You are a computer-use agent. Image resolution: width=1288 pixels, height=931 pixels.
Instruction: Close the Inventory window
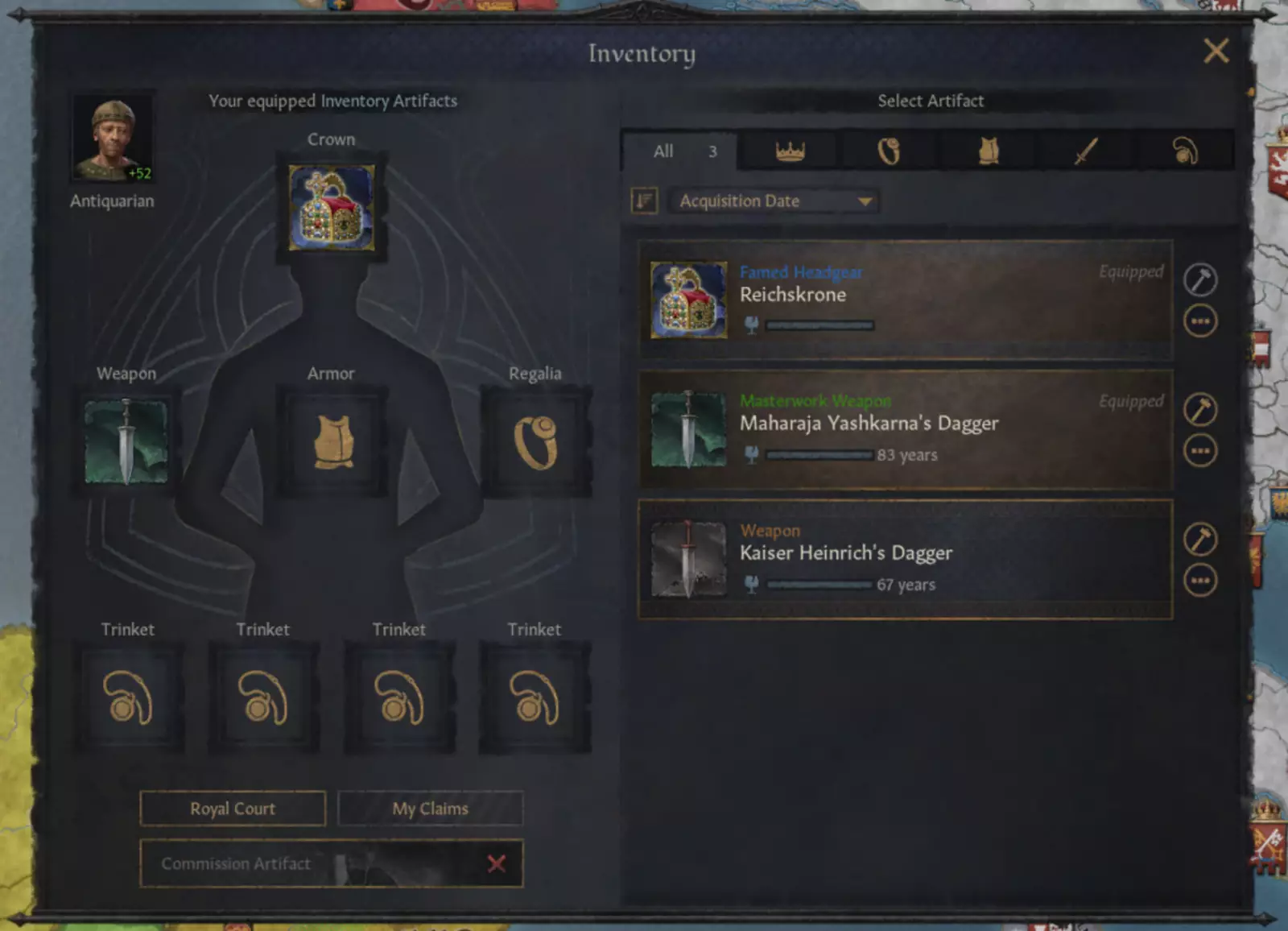tap(1216, 52)
